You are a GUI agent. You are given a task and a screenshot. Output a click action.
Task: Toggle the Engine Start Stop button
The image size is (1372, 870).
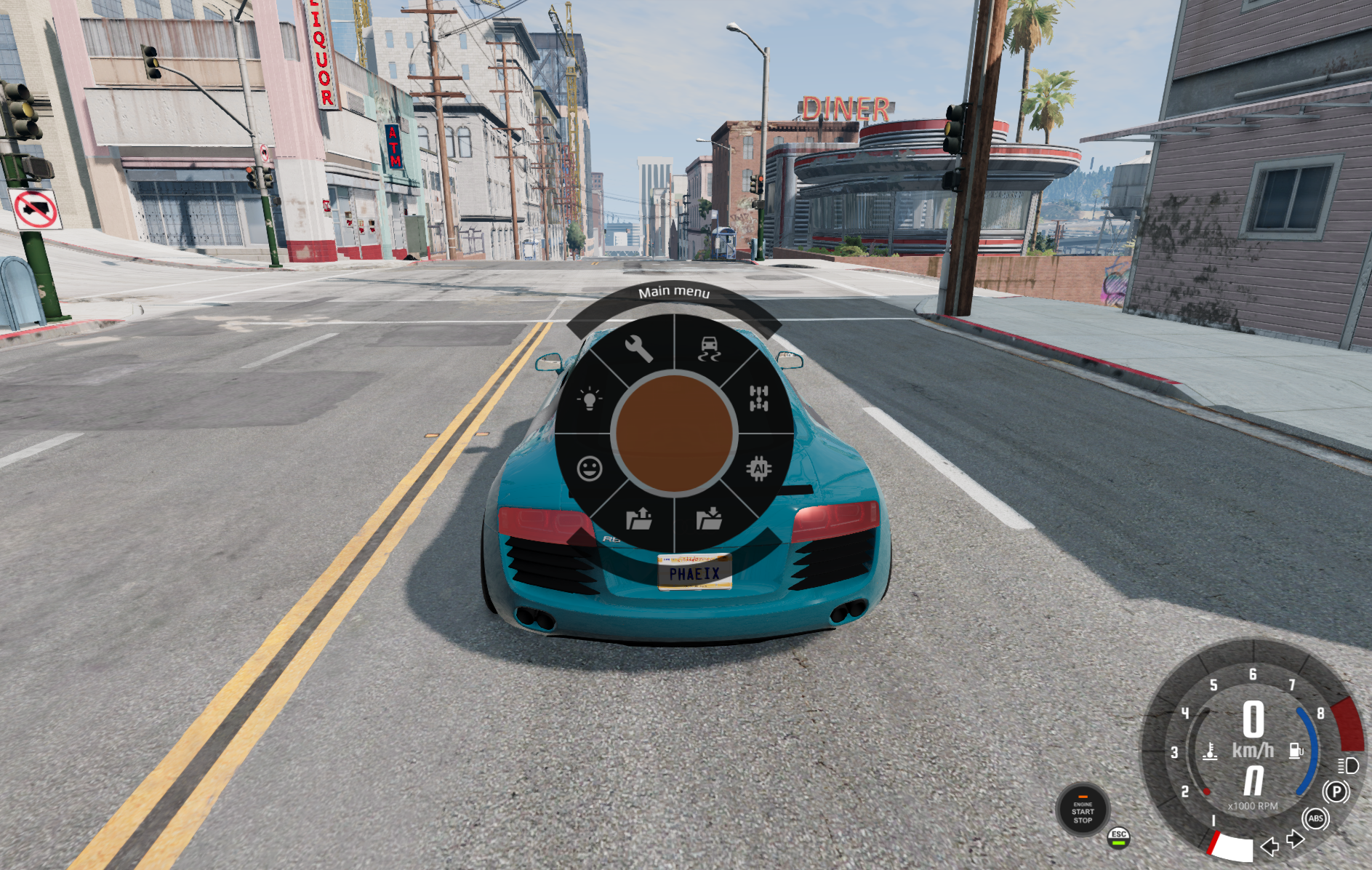pyautogui.click(x=1083, y=811)
